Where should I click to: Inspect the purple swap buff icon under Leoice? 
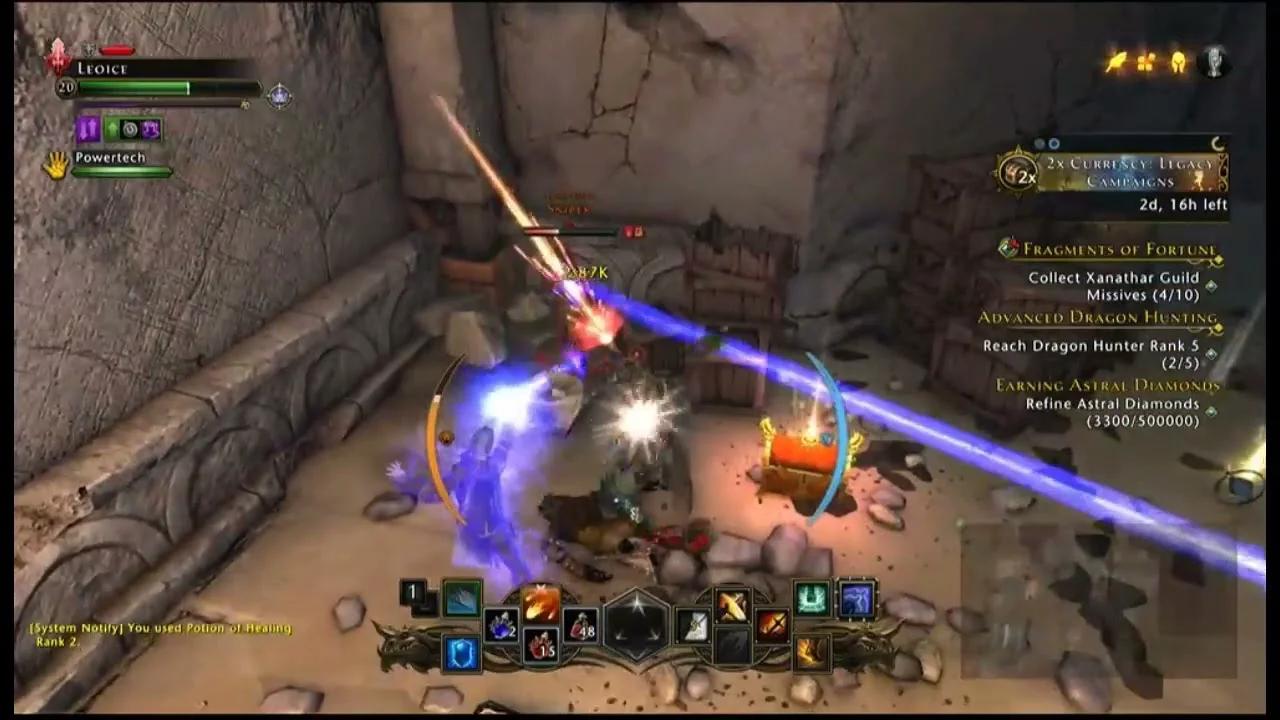tap(88, 128)
